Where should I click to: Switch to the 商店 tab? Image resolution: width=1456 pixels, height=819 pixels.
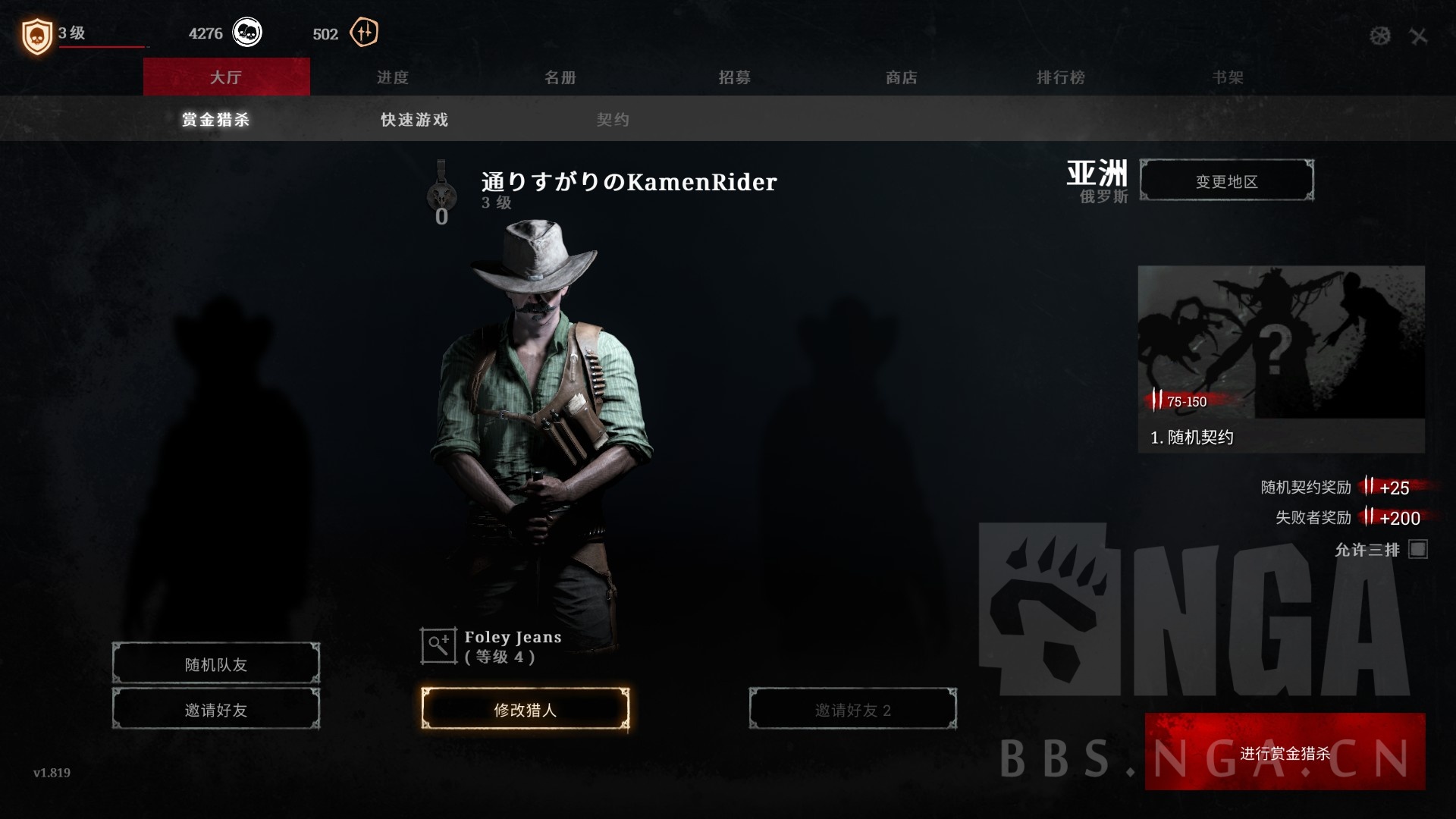[x=902, y=77]
